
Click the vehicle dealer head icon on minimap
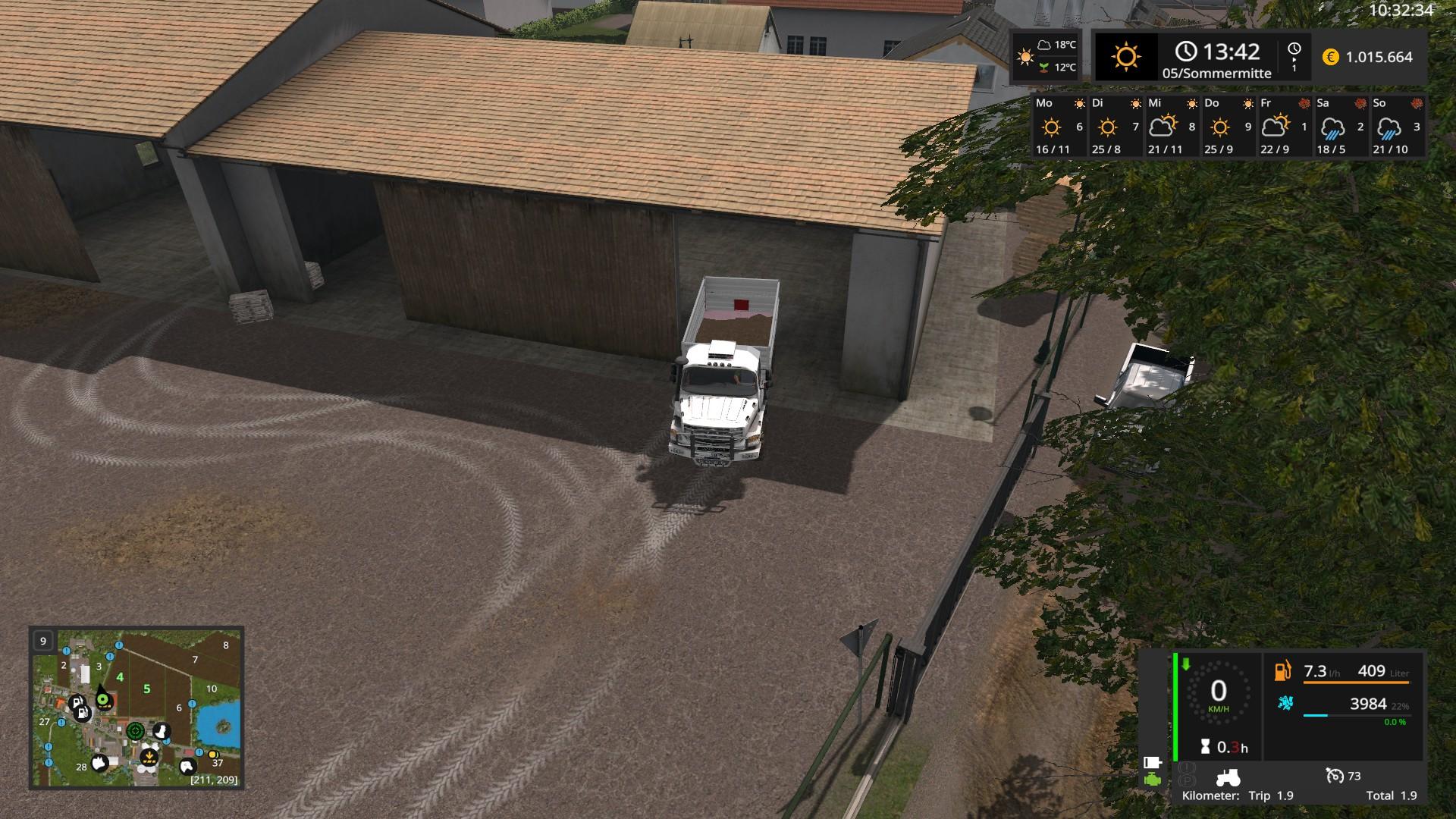[161, 732]
